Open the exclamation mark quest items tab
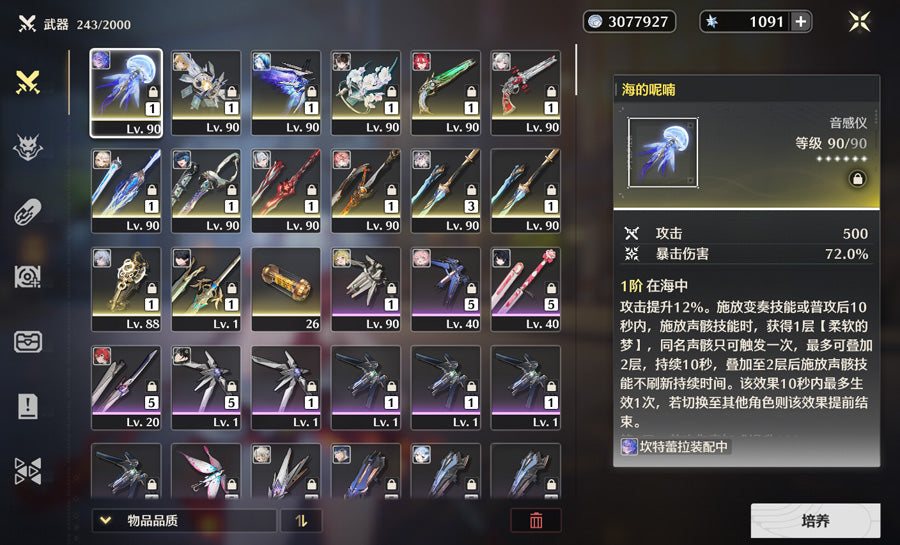This screenshot has height=545, width=900. pos(28,406)
